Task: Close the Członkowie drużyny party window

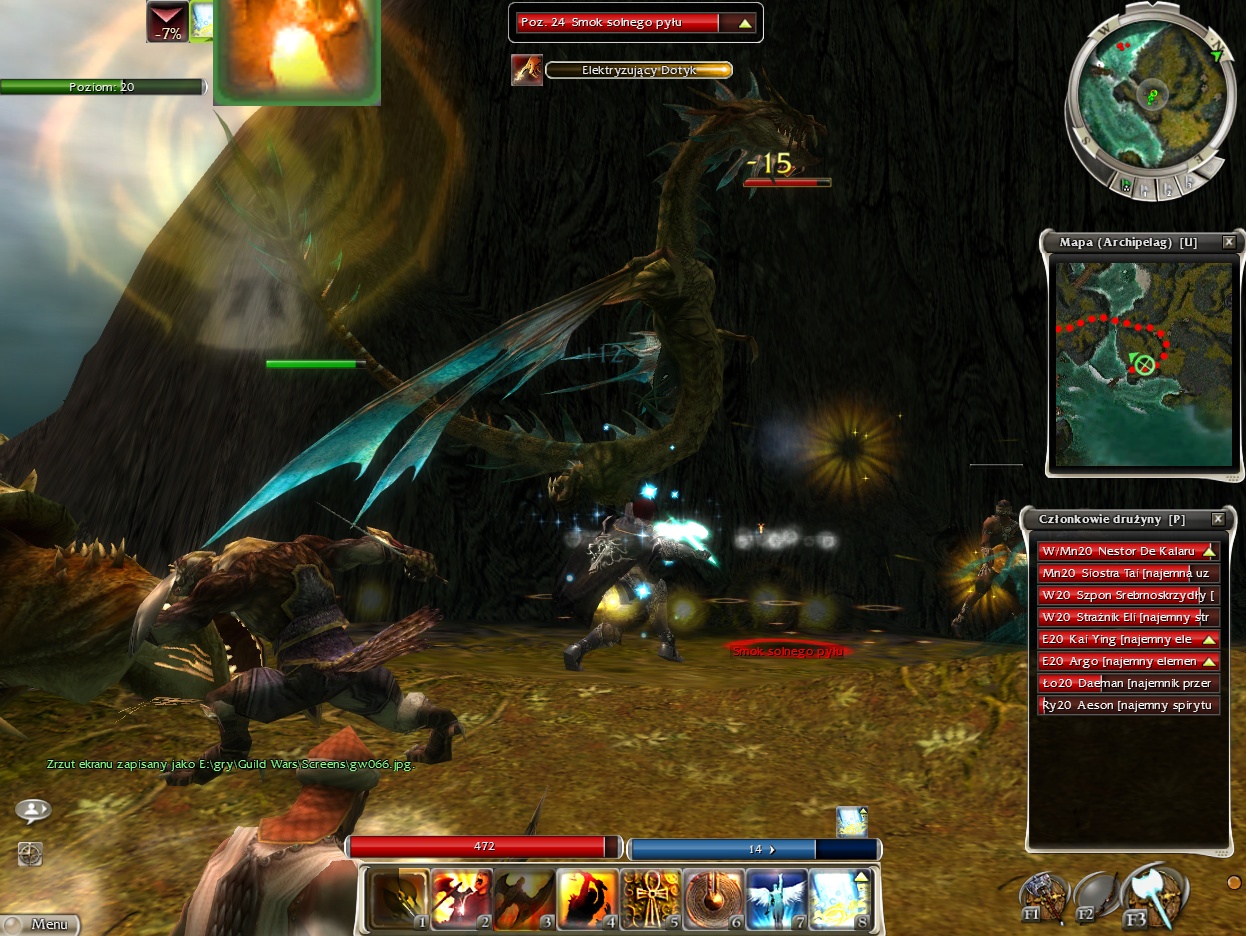Action: (x=1217, y=519)
